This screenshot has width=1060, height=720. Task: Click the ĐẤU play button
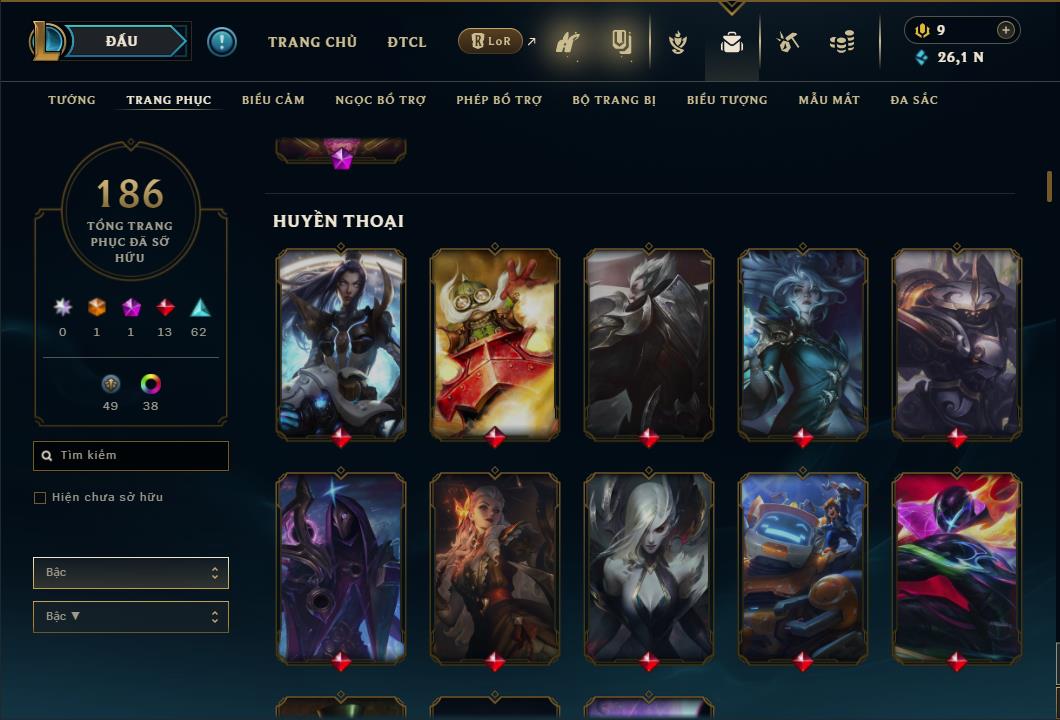point(120,41)
